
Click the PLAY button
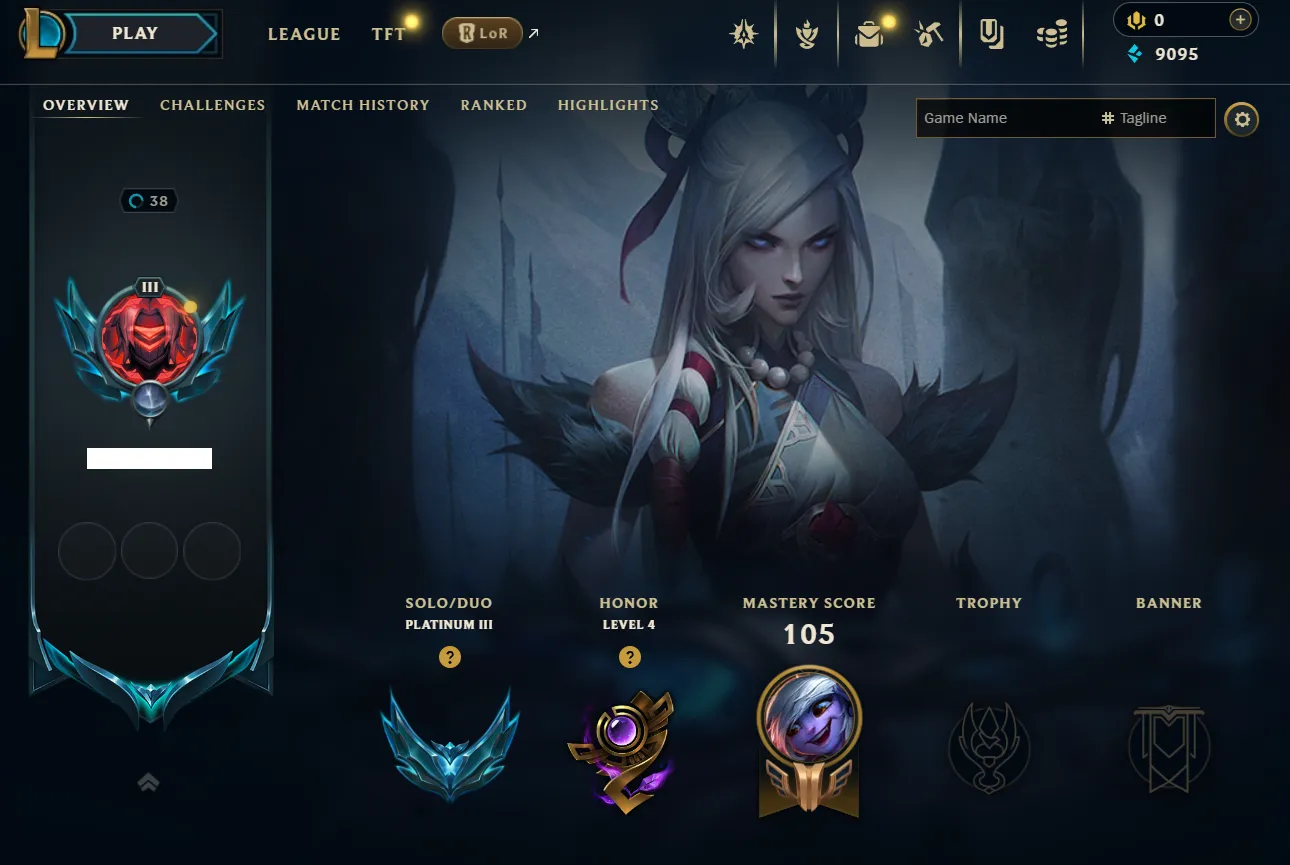[135, 33]
